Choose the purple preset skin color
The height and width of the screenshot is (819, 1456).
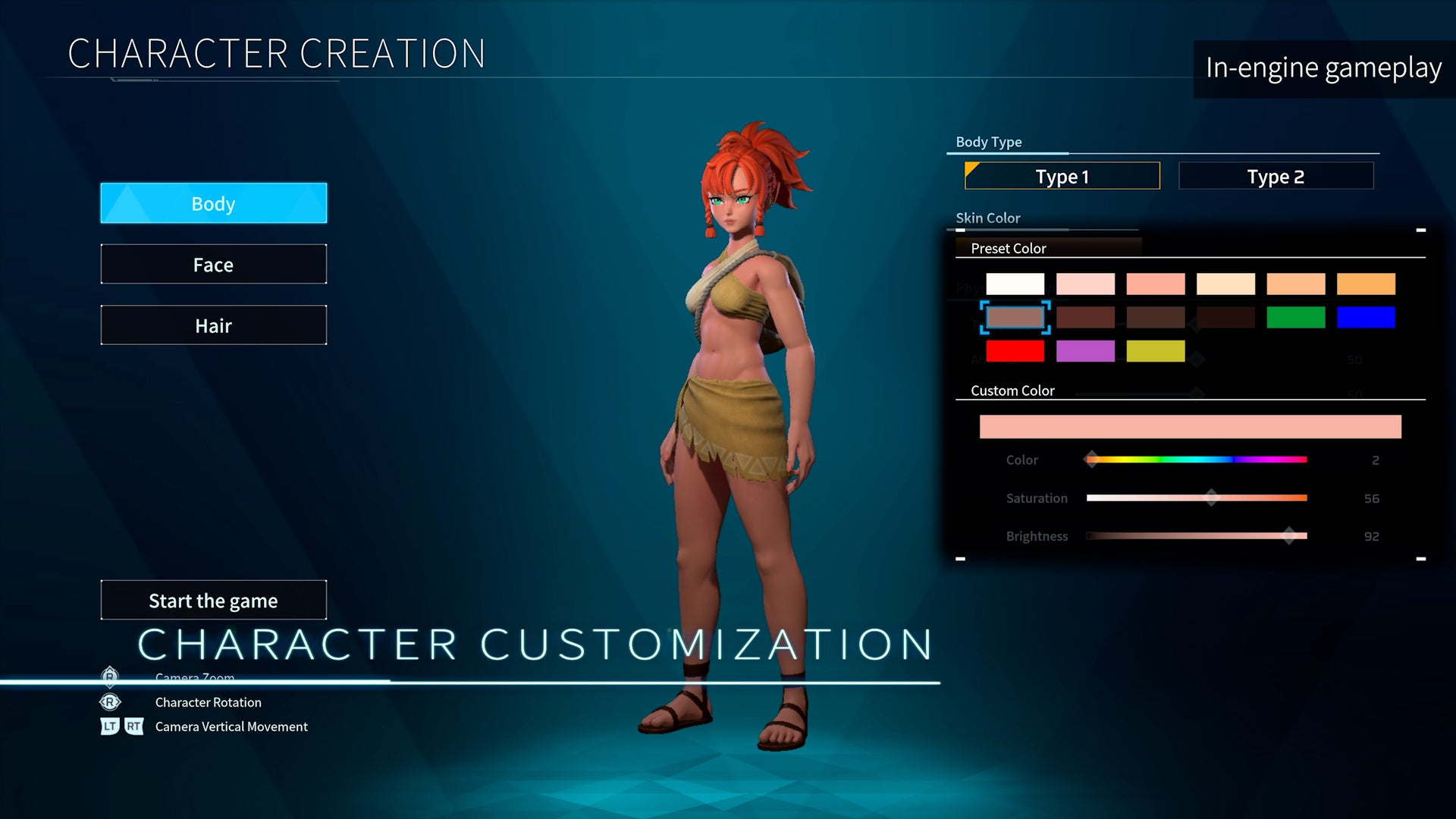[x=1085, y=351]
